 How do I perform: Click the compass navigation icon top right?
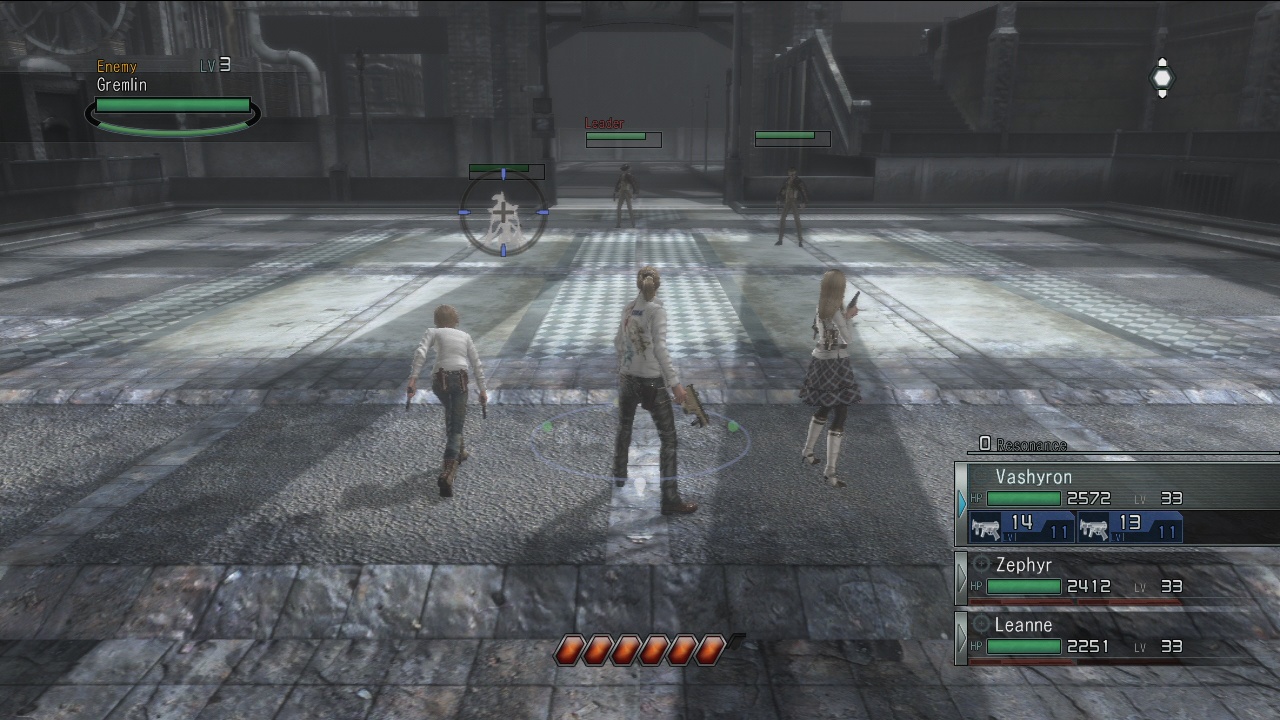(x=1162, y=77)
